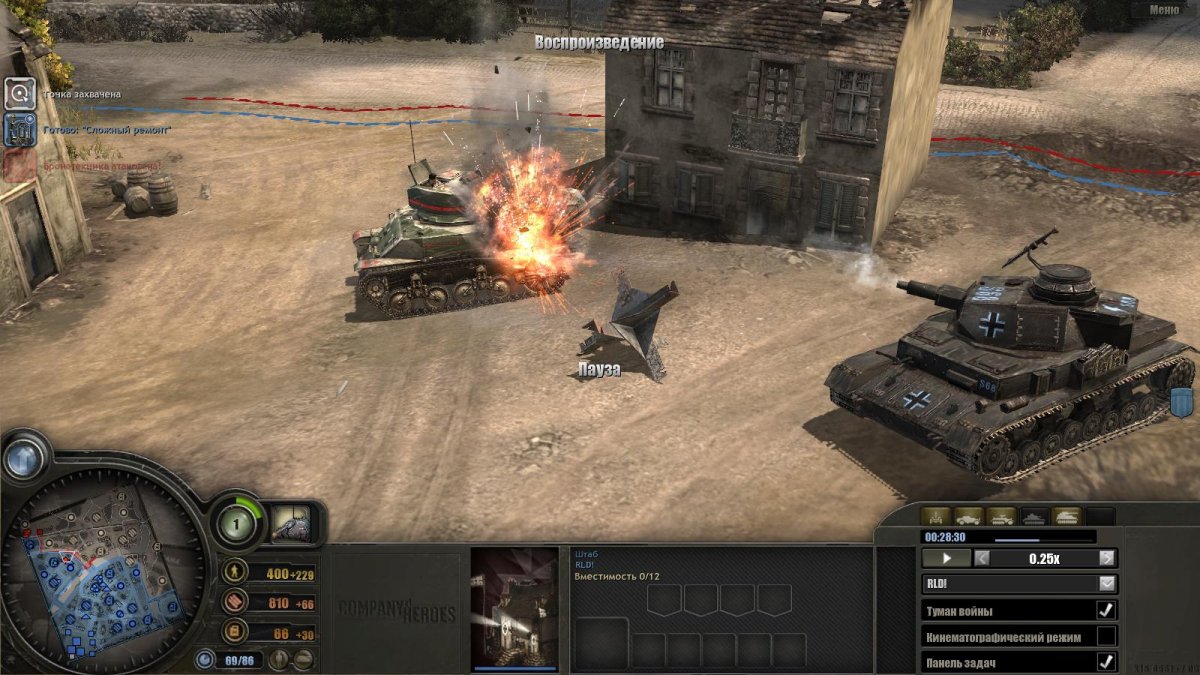The height and width of the screenshot is (675, 1200).
Task: Toggle the Панель задач checkbox
Action: pos(1106,661)
